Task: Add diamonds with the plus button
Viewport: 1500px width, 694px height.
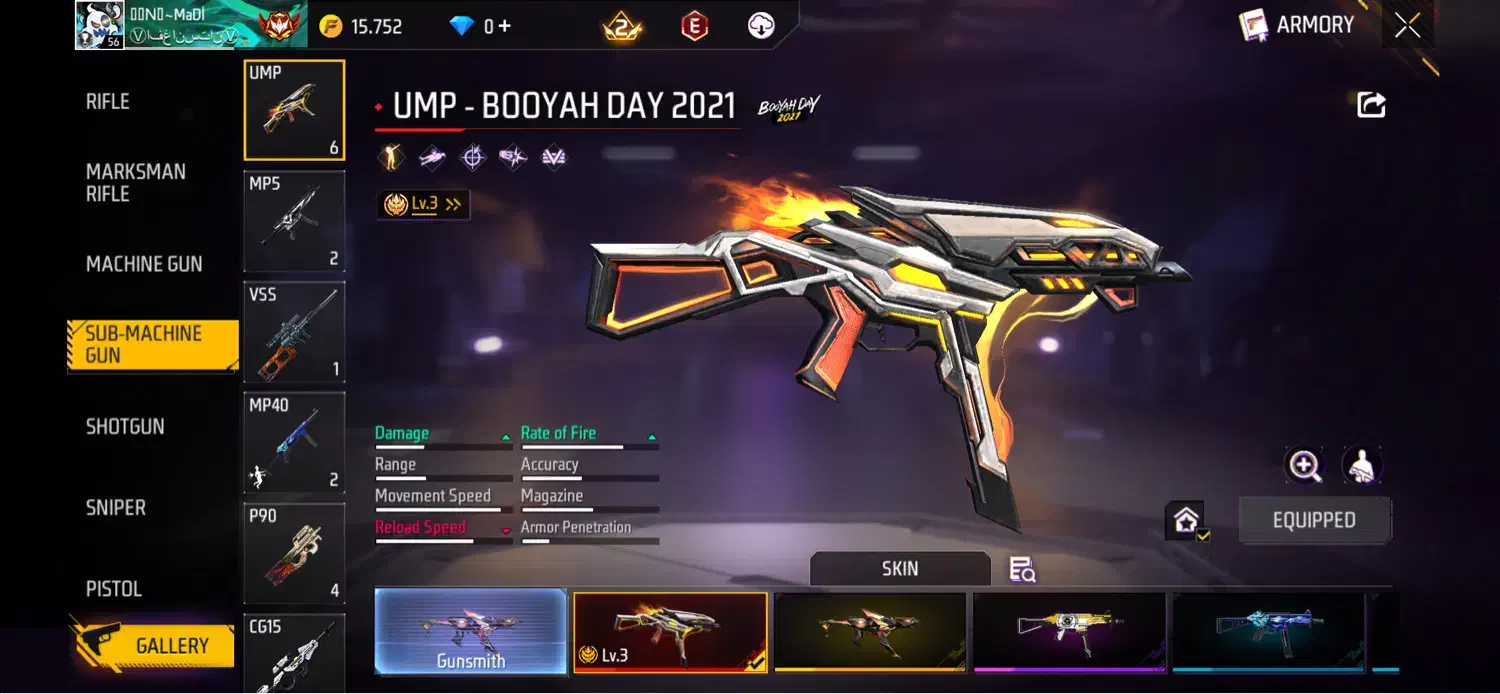Action: click(505, 27)
